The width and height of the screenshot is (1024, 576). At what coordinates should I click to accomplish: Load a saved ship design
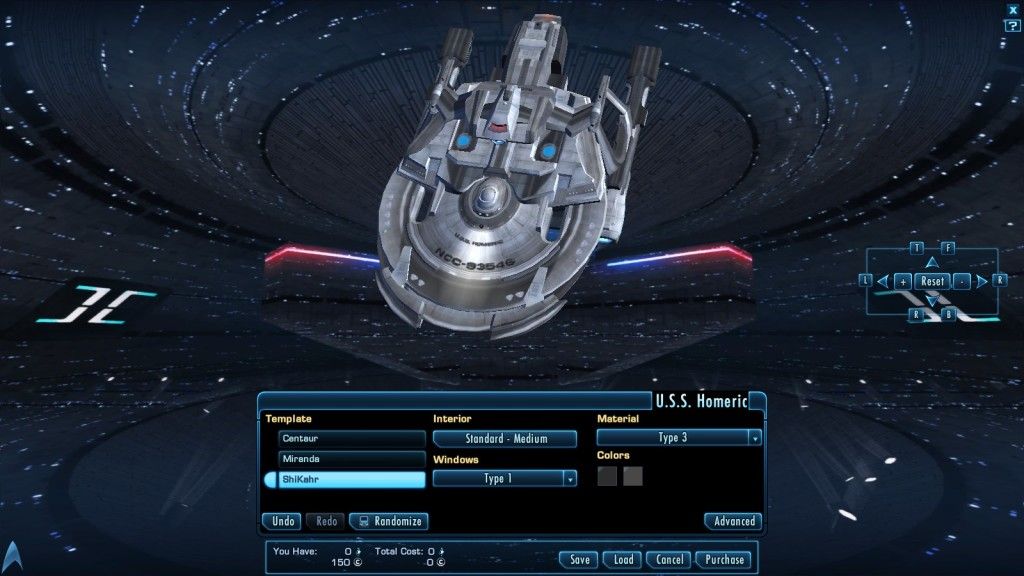622,560
